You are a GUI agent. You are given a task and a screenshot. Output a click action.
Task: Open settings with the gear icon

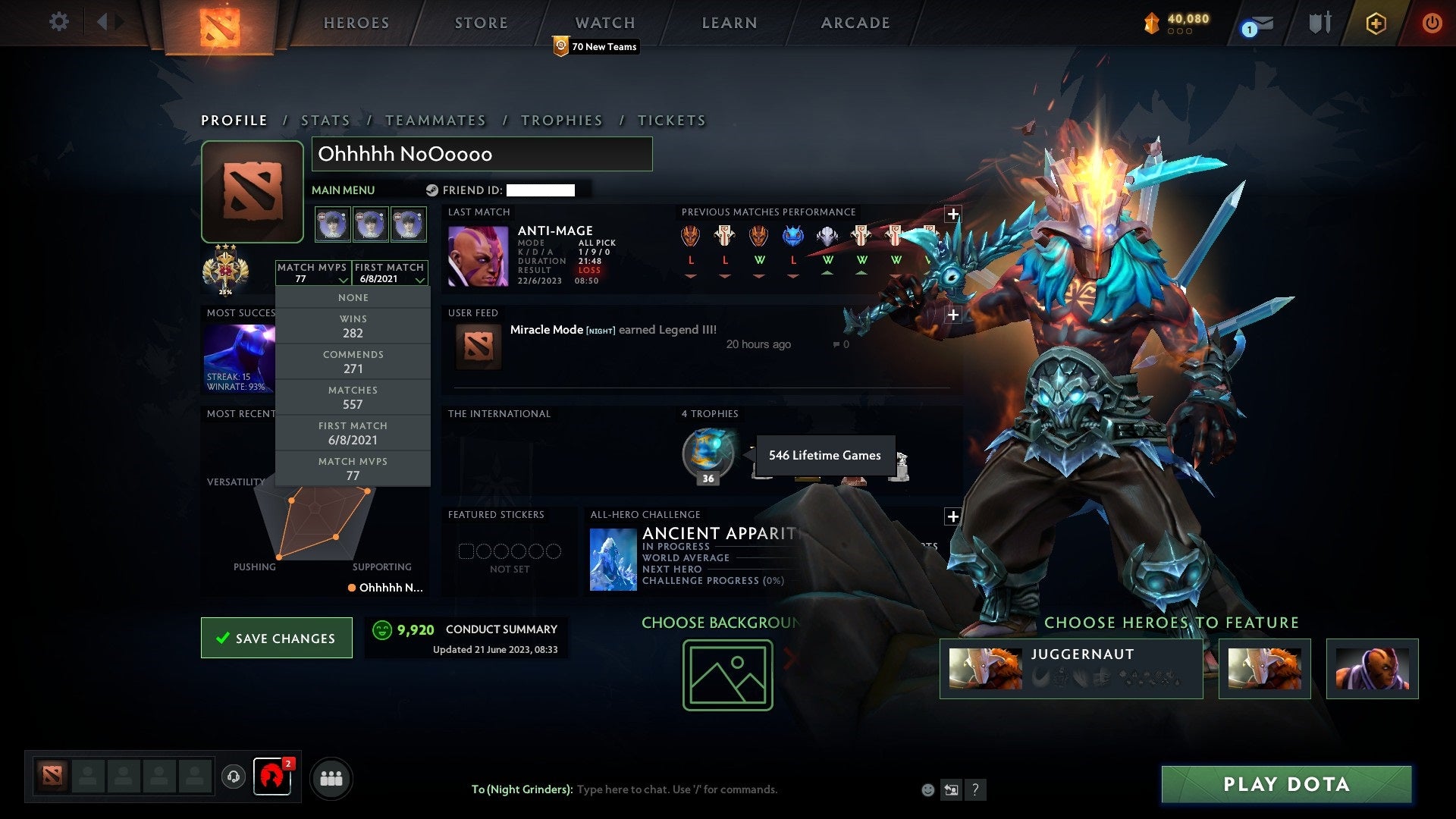(x=59, y=22)
